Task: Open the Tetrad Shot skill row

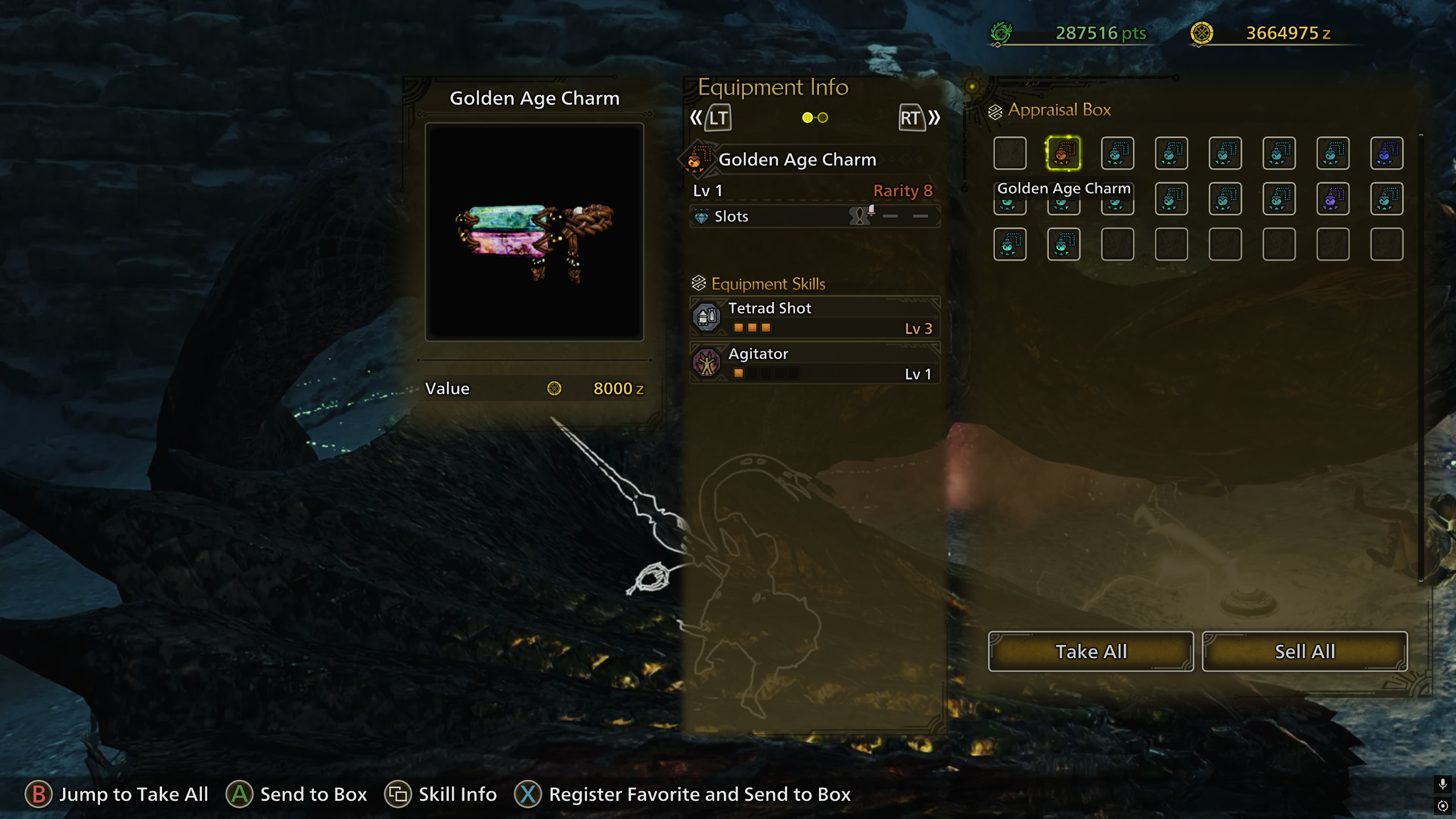Action: click(x=814, y=317)
